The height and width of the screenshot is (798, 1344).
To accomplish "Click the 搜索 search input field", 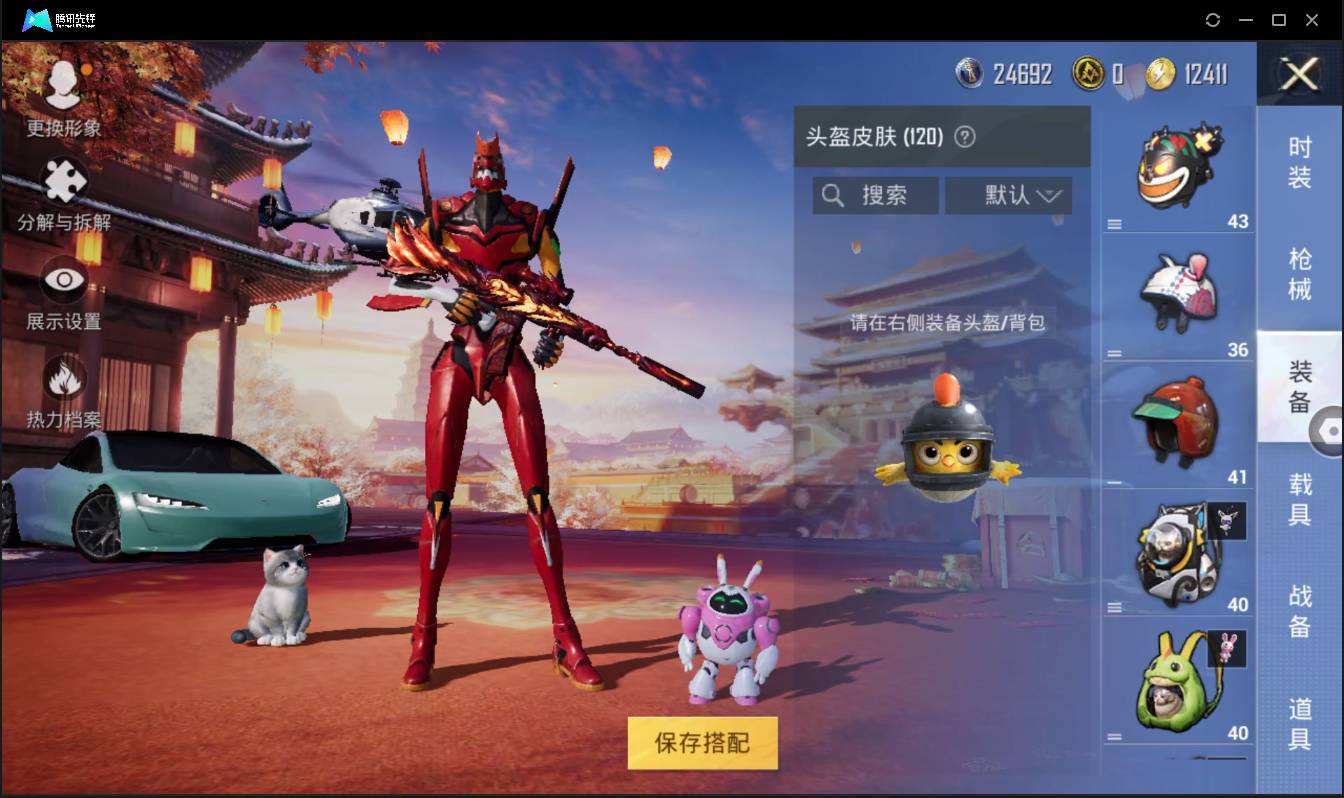I will click(880, 195).
